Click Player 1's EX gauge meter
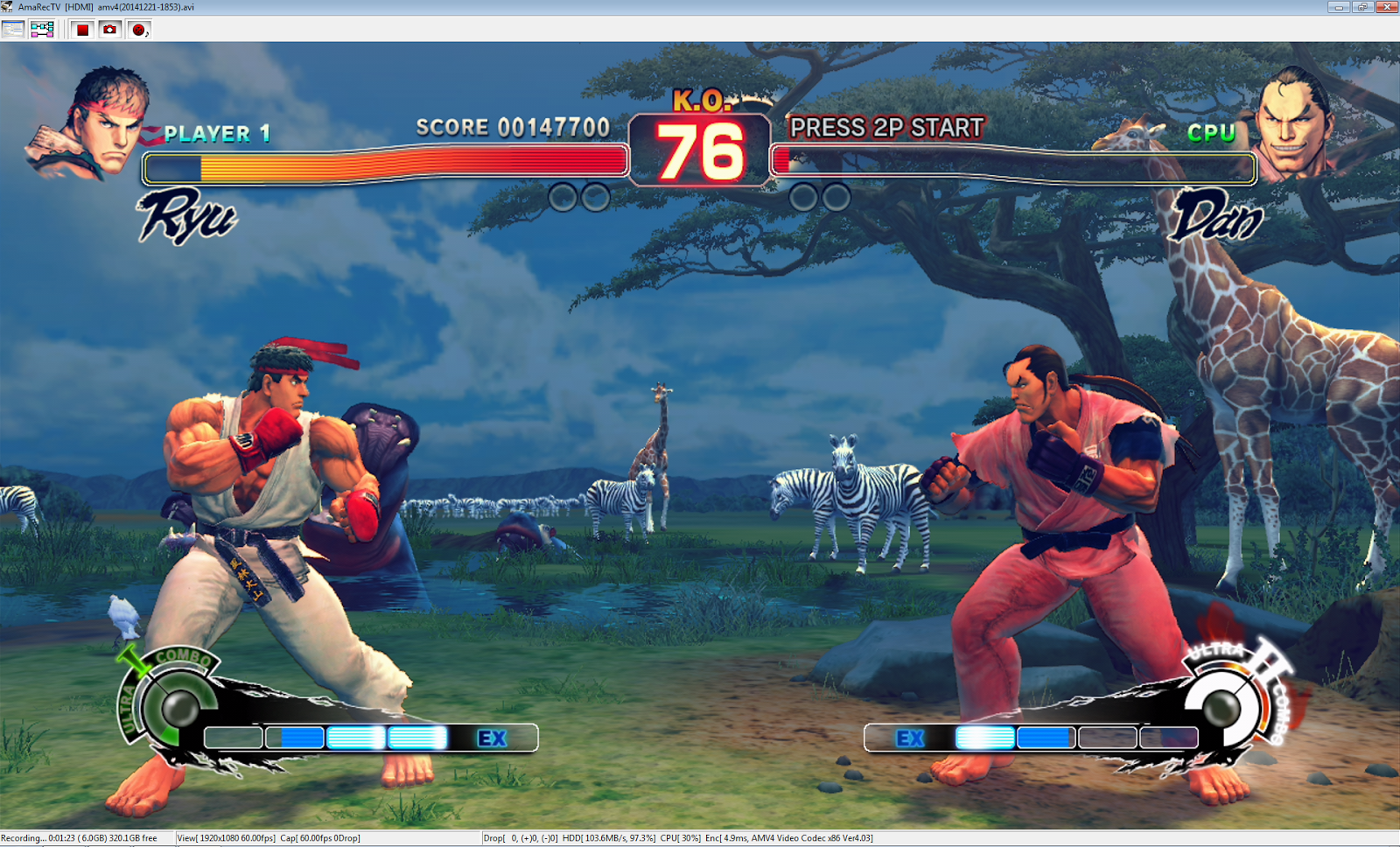1400x847 pixels. (x=367, y=738)
